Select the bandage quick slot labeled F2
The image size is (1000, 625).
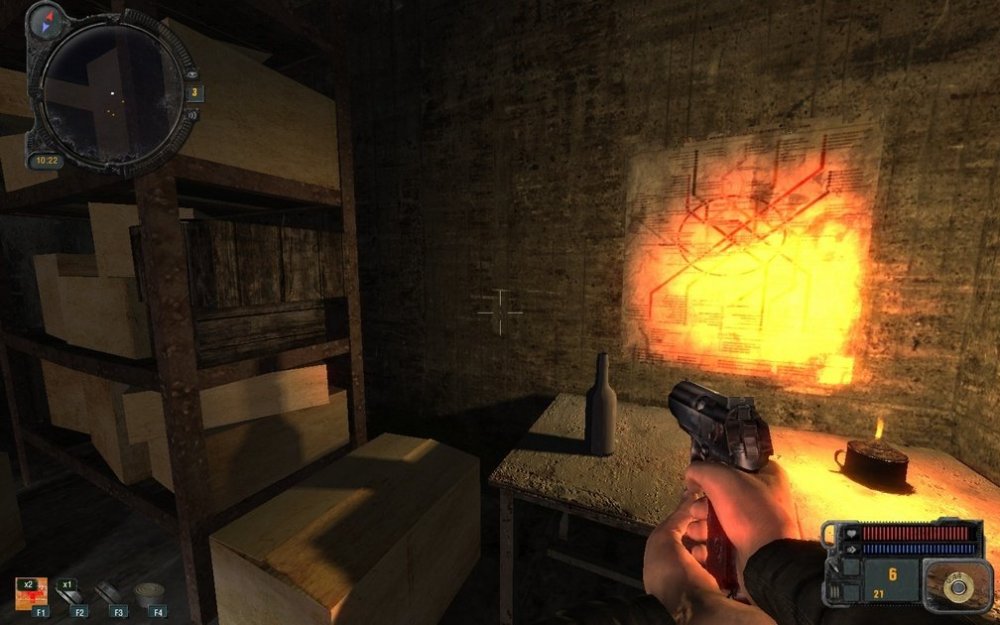click(68, 593)
